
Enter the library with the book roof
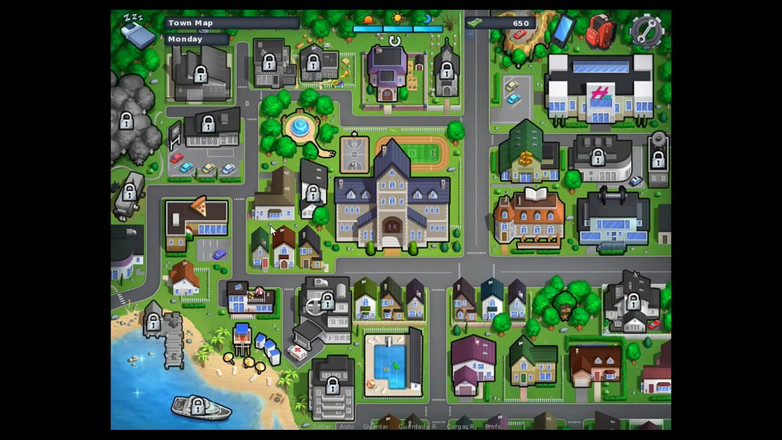[x=529, y=213]
